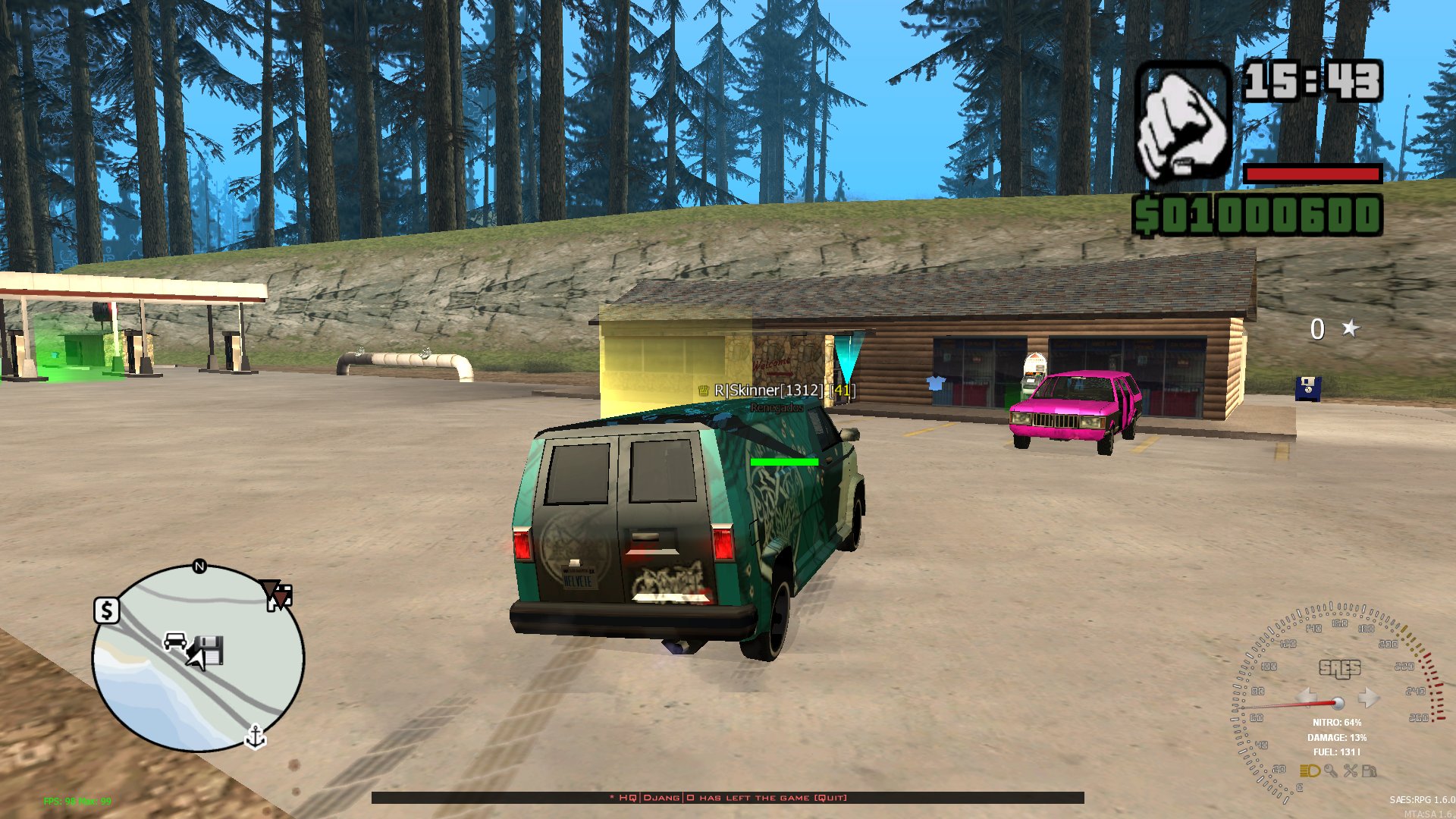Click the right turn signal arrow
Screen dimensions: 1456x819
[1368, 697]
